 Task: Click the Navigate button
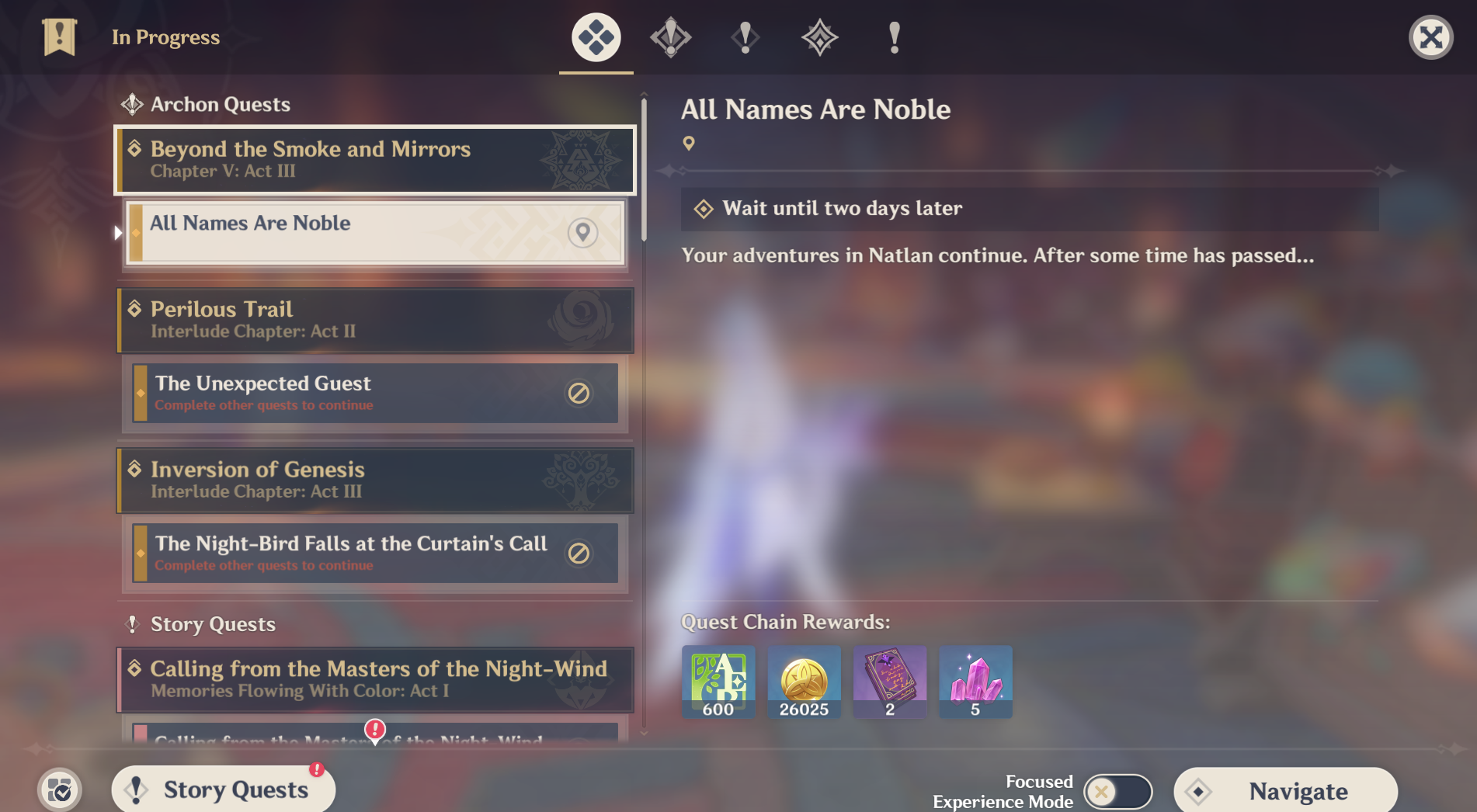1285,790
